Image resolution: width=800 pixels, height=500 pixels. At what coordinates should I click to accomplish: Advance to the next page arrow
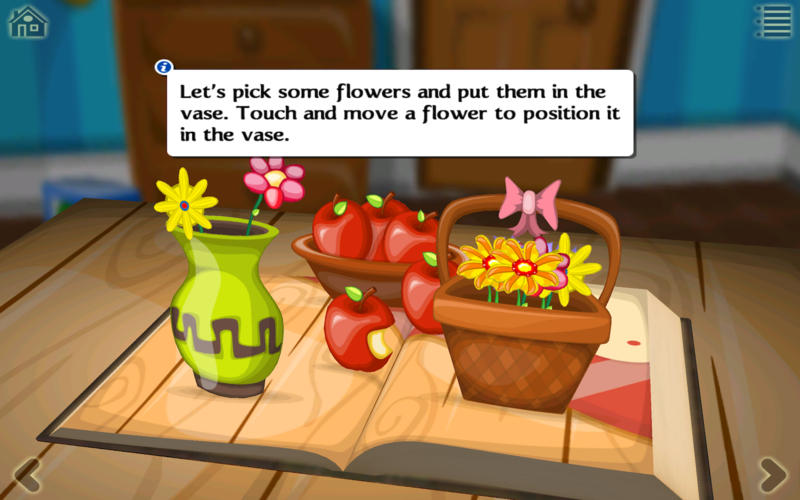click(x=772, y=473)
